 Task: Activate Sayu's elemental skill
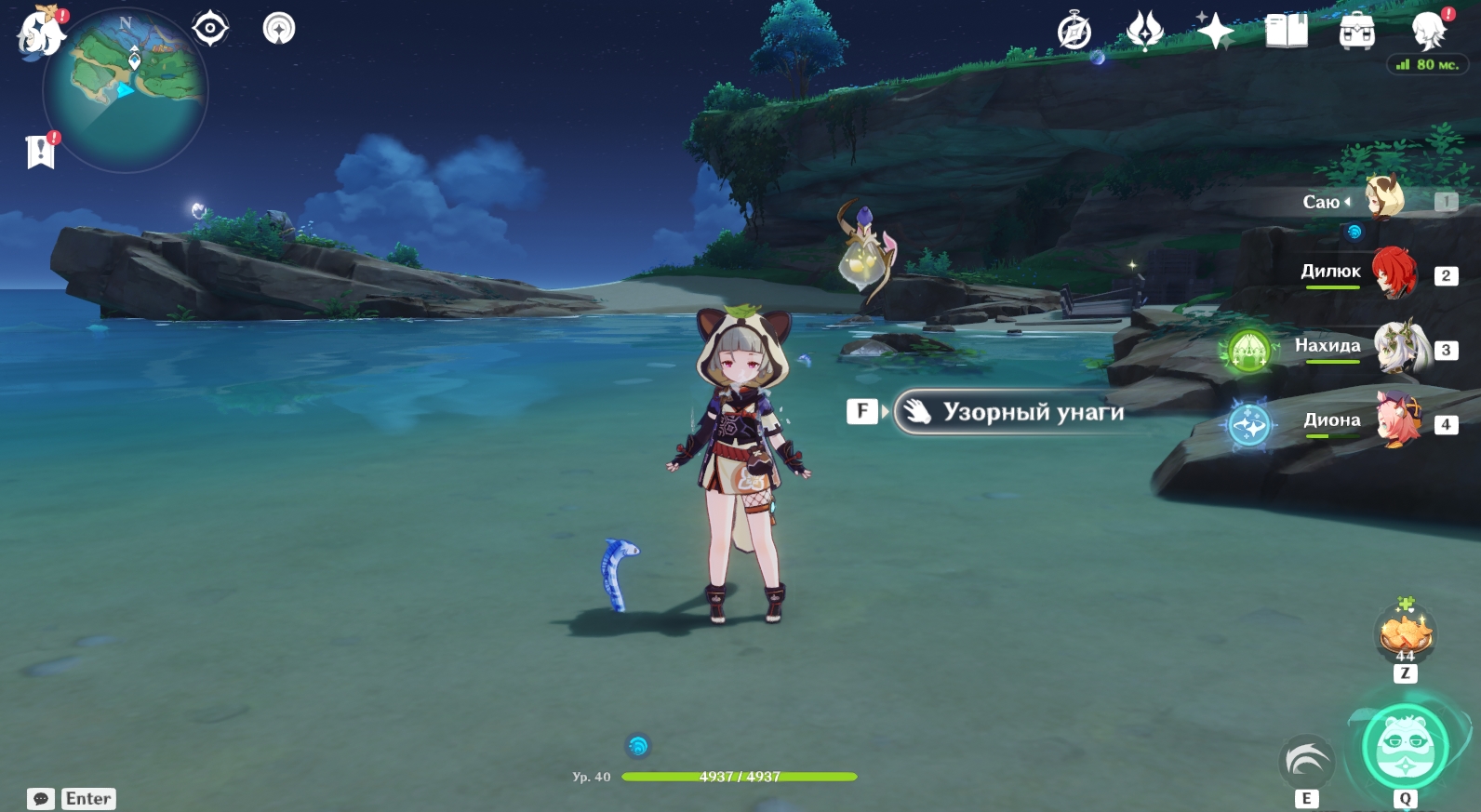tap(1306, 761)
